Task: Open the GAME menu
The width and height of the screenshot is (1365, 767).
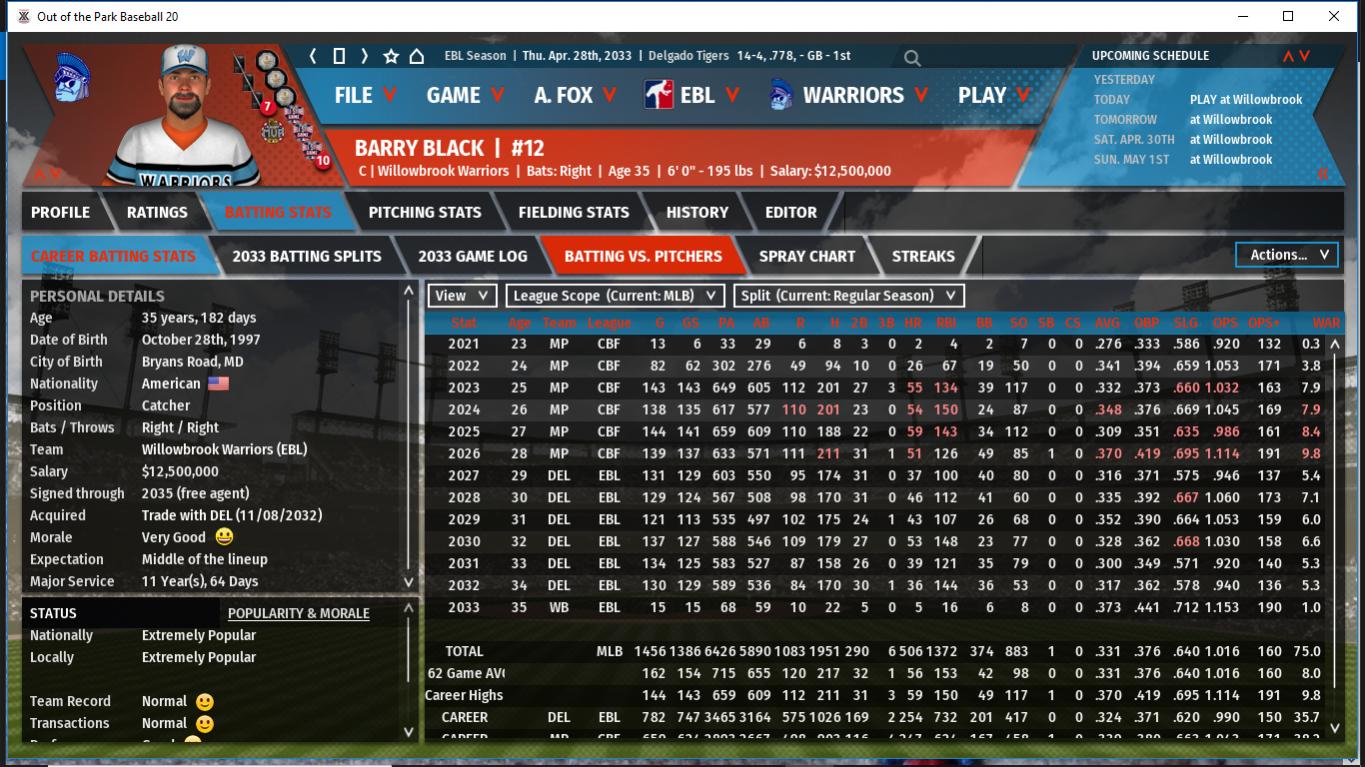Action: (465, 95)
